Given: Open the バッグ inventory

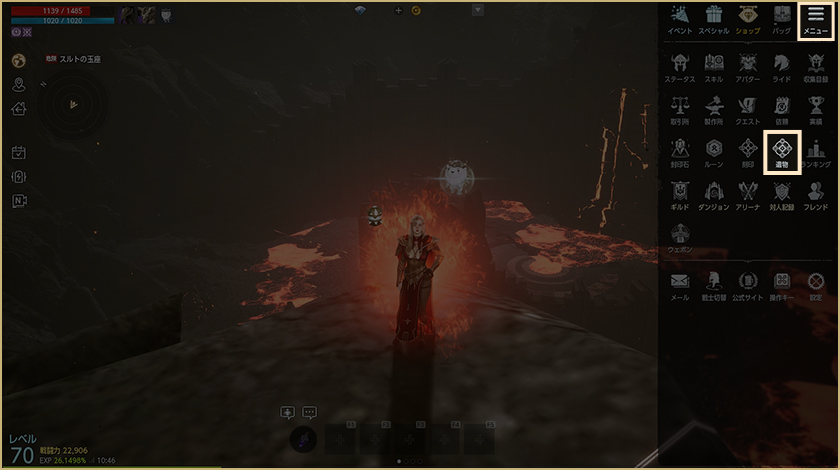Looking at the screenshot, I should click(781, 19).
